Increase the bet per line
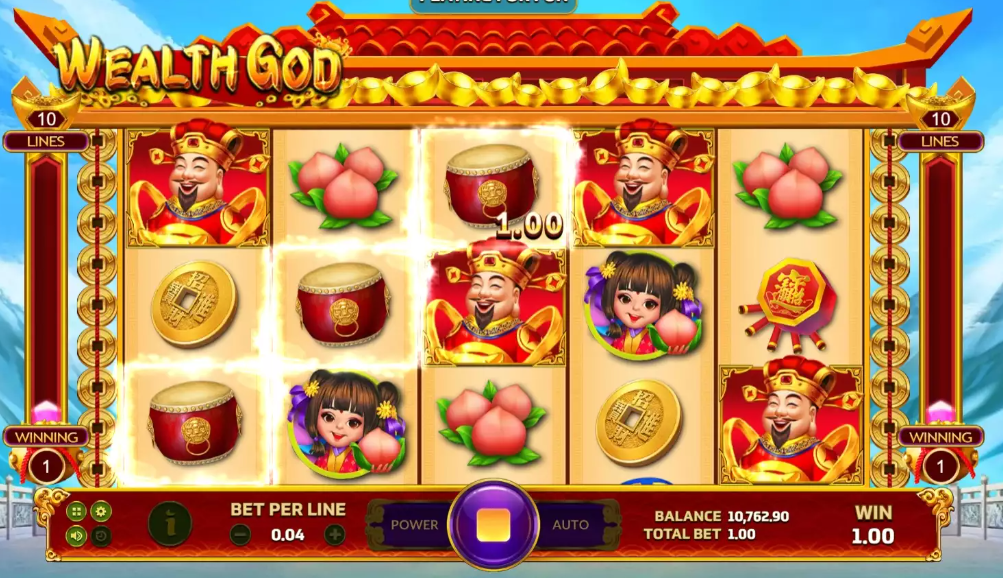1003x578 pixels. [x=335, y=535]
